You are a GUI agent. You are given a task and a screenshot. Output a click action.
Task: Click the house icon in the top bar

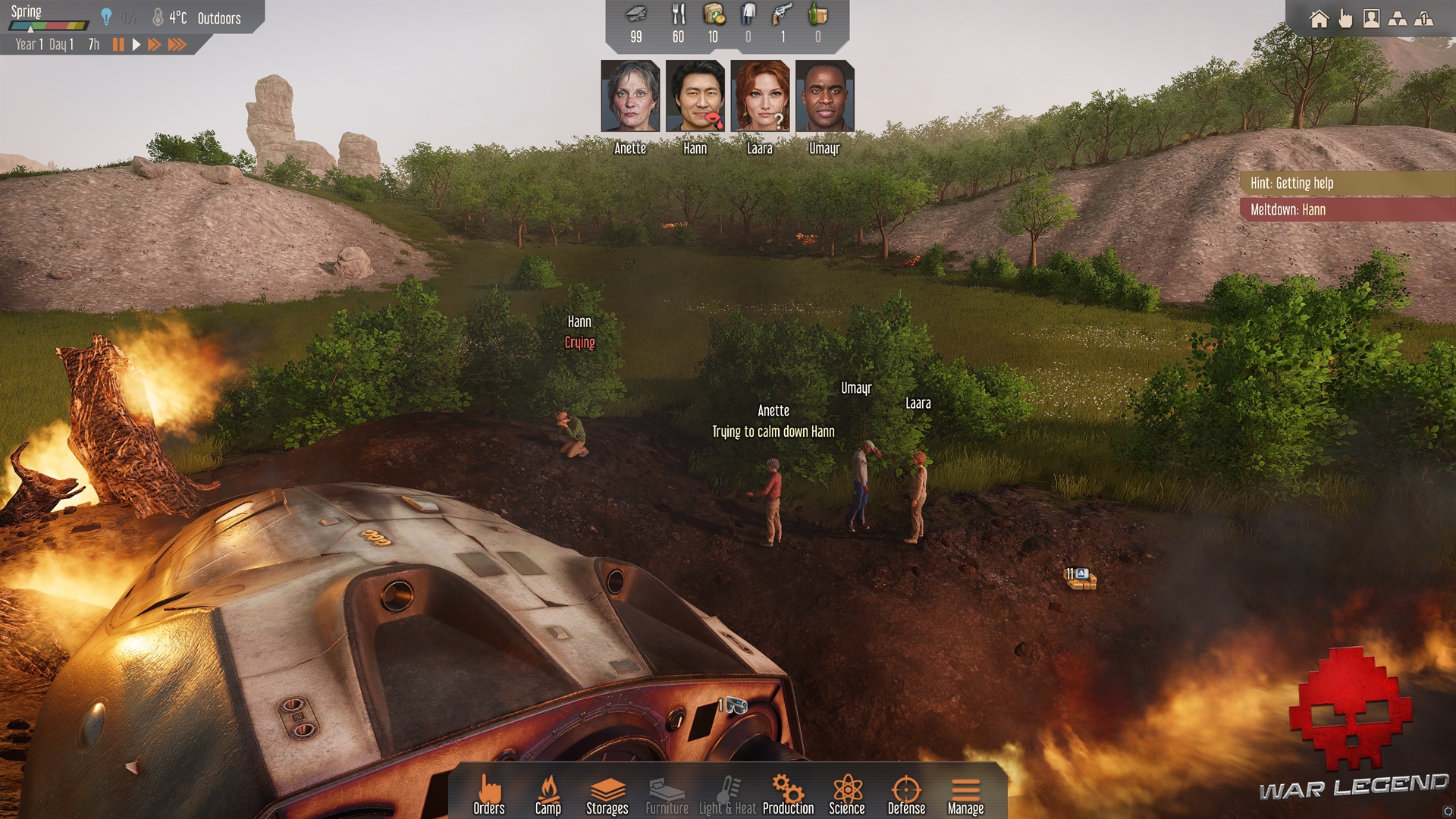(1319, 19)
